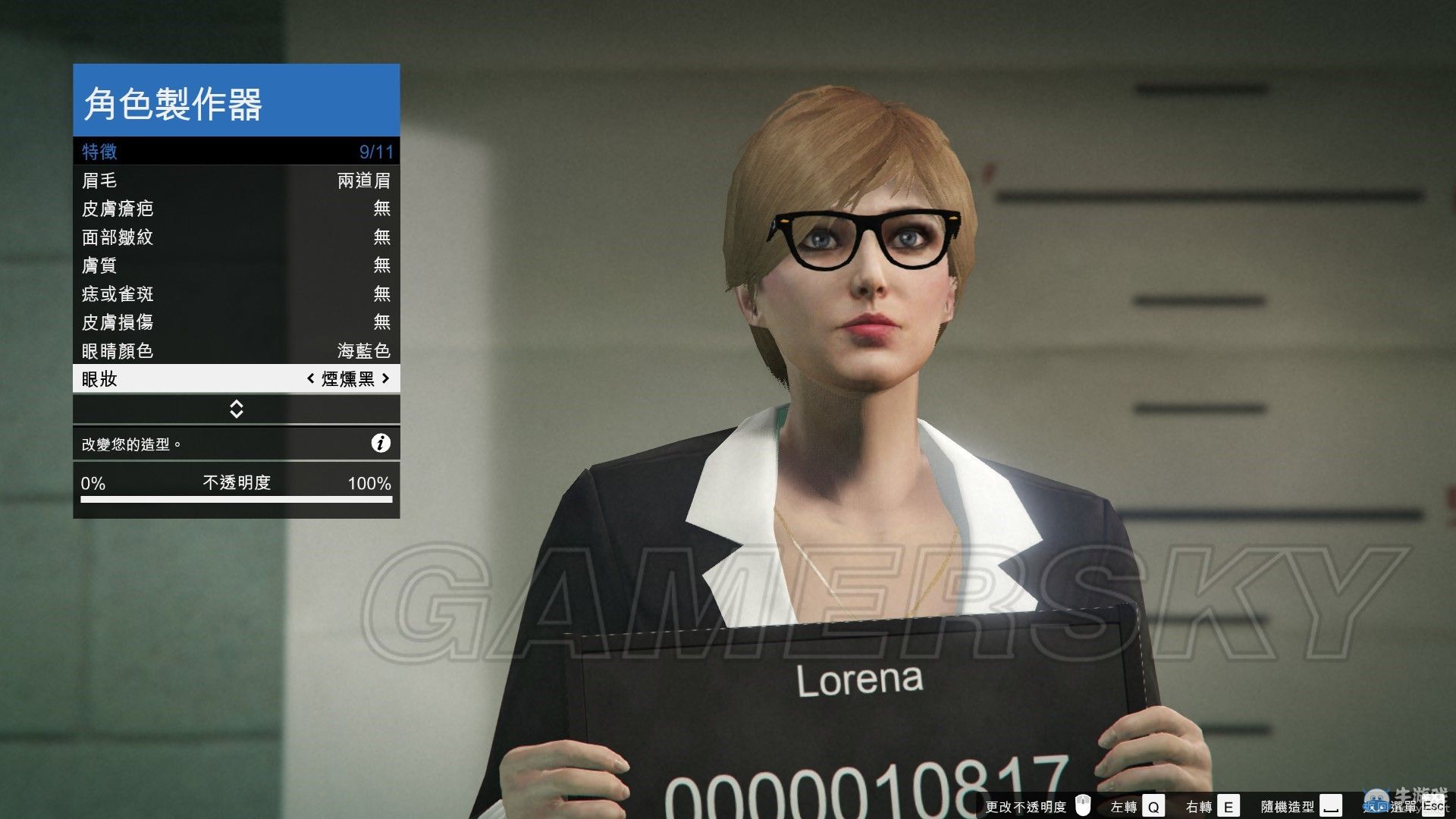Select the 膚質 complexion row
This screenshot has height=819, width=1456.
pos(236,265)
